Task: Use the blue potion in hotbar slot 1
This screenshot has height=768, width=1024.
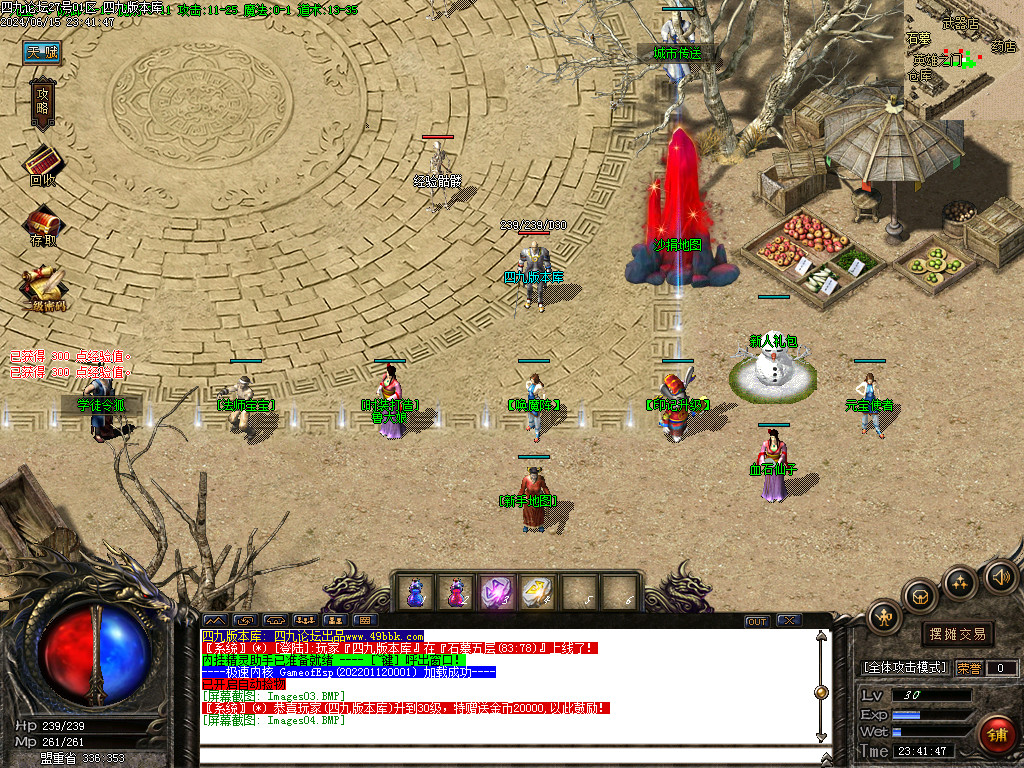Action: tap(415, 592)
